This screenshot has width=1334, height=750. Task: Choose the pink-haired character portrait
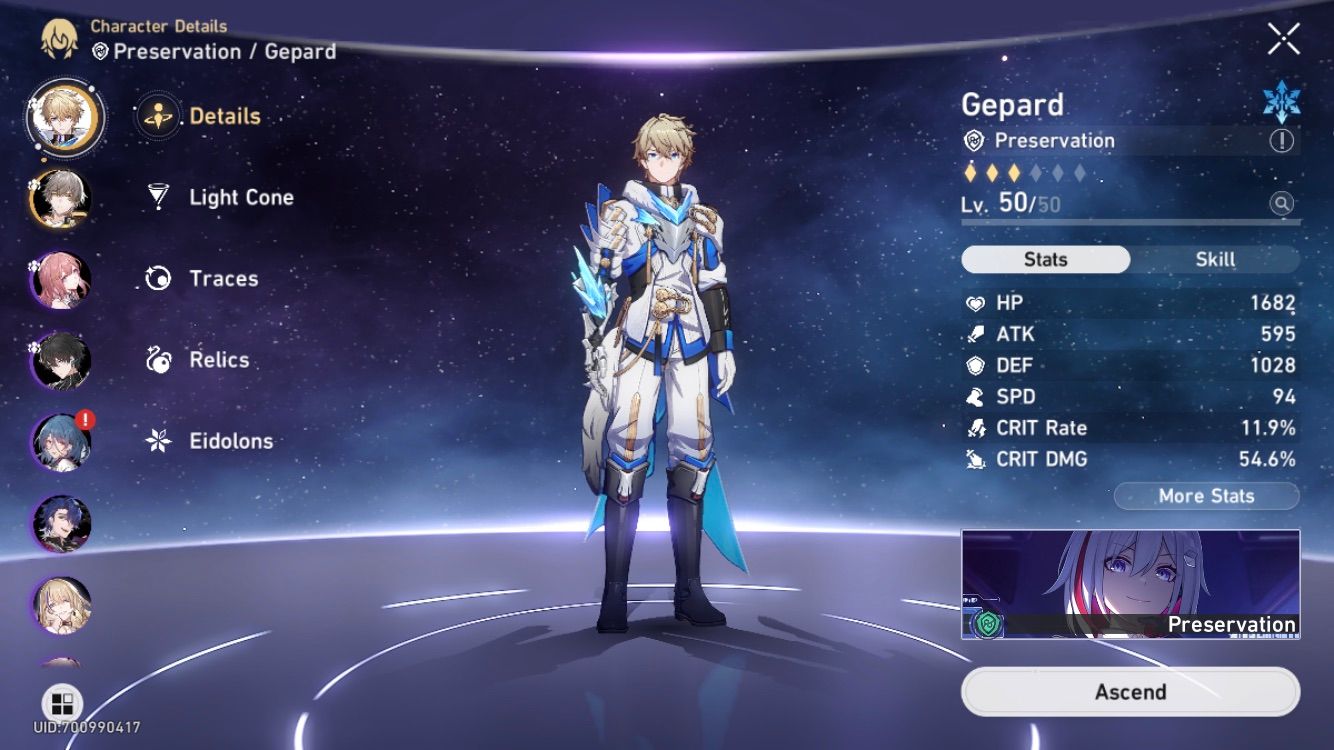pos(62,281)
